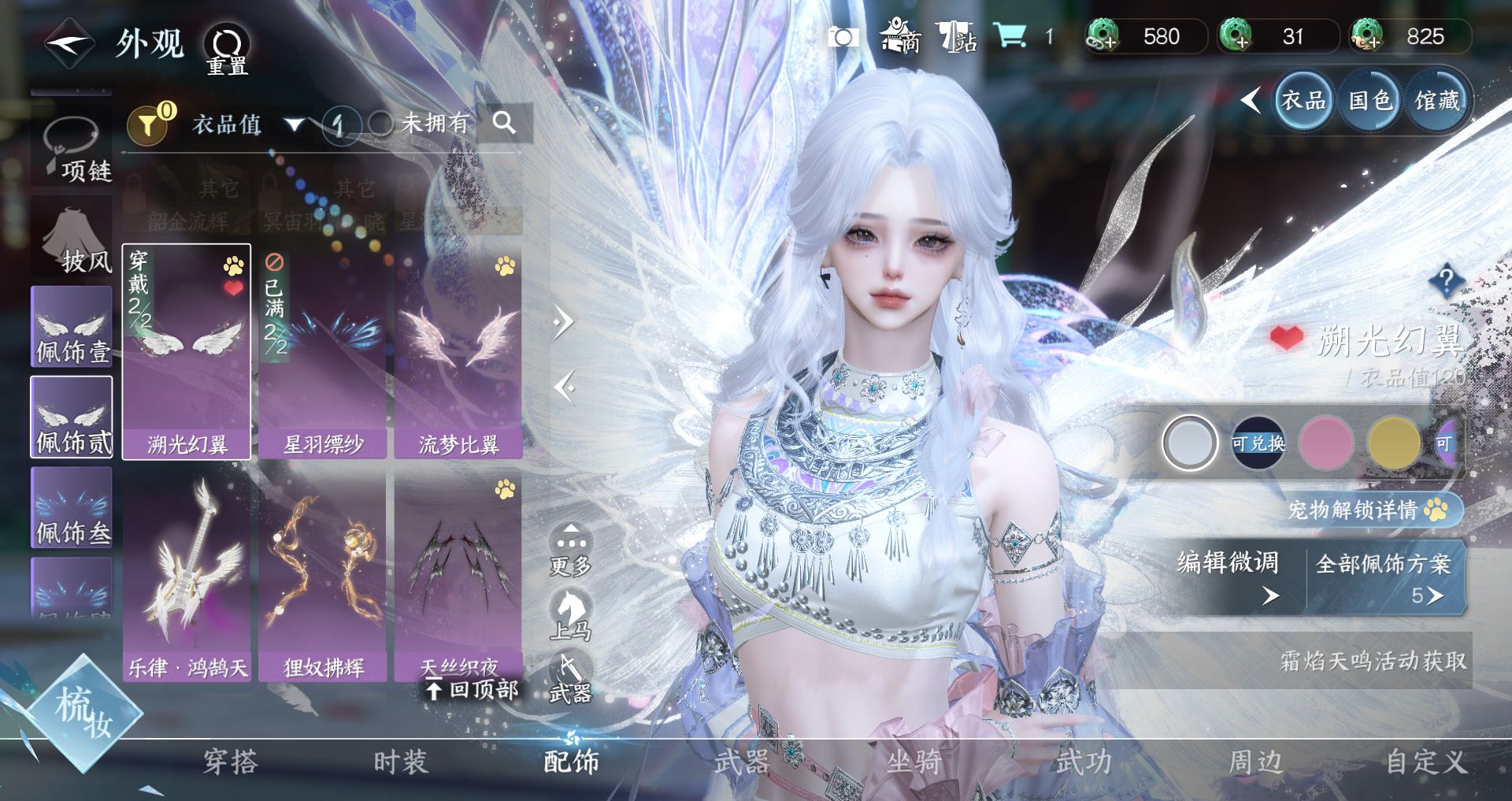
Task: Open the camera photo mode
Action: [843, 37]
